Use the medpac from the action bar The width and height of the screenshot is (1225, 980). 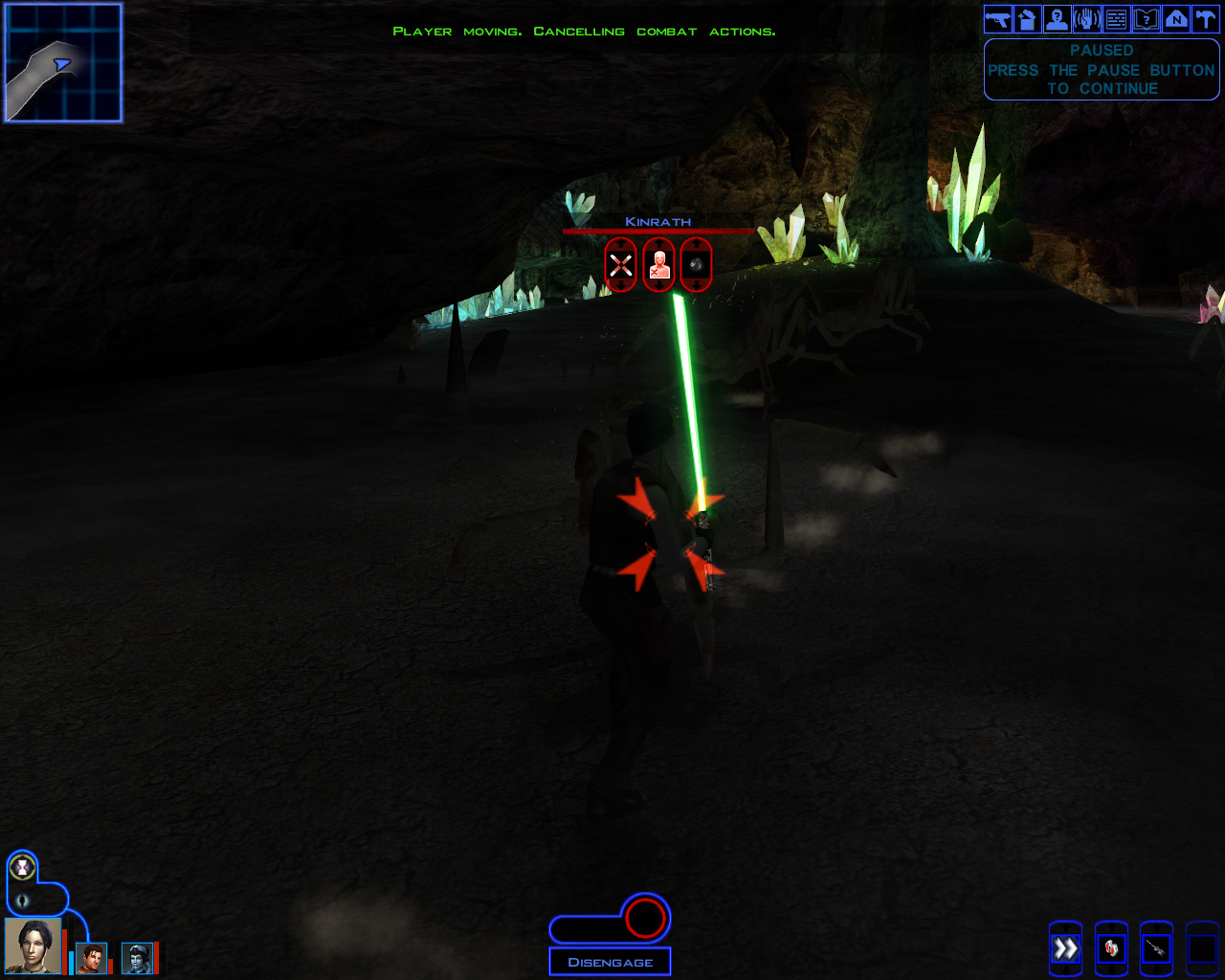(x=1112, y=949)
